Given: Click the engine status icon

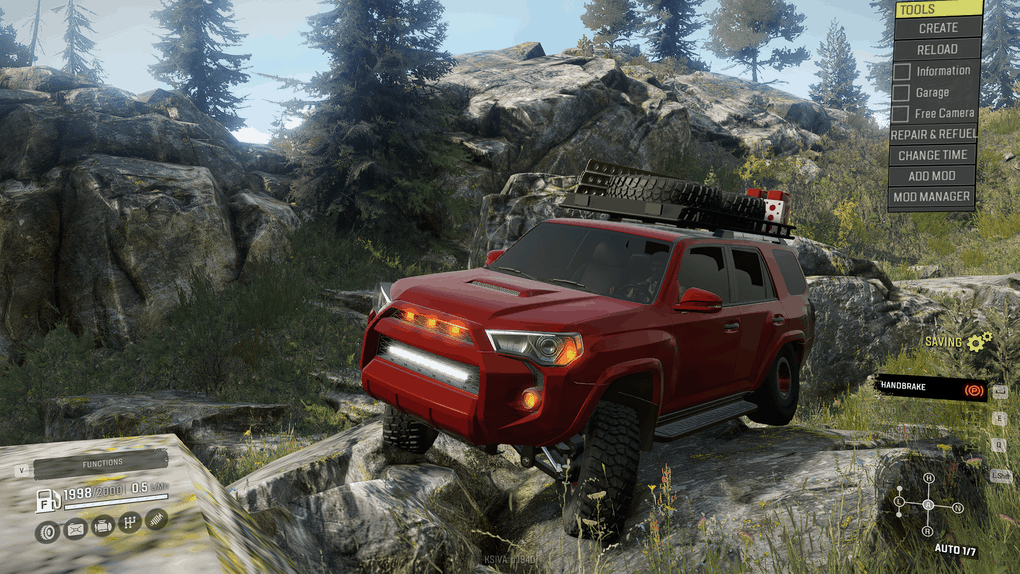Looking at the screenshot, I should [102, 524].
